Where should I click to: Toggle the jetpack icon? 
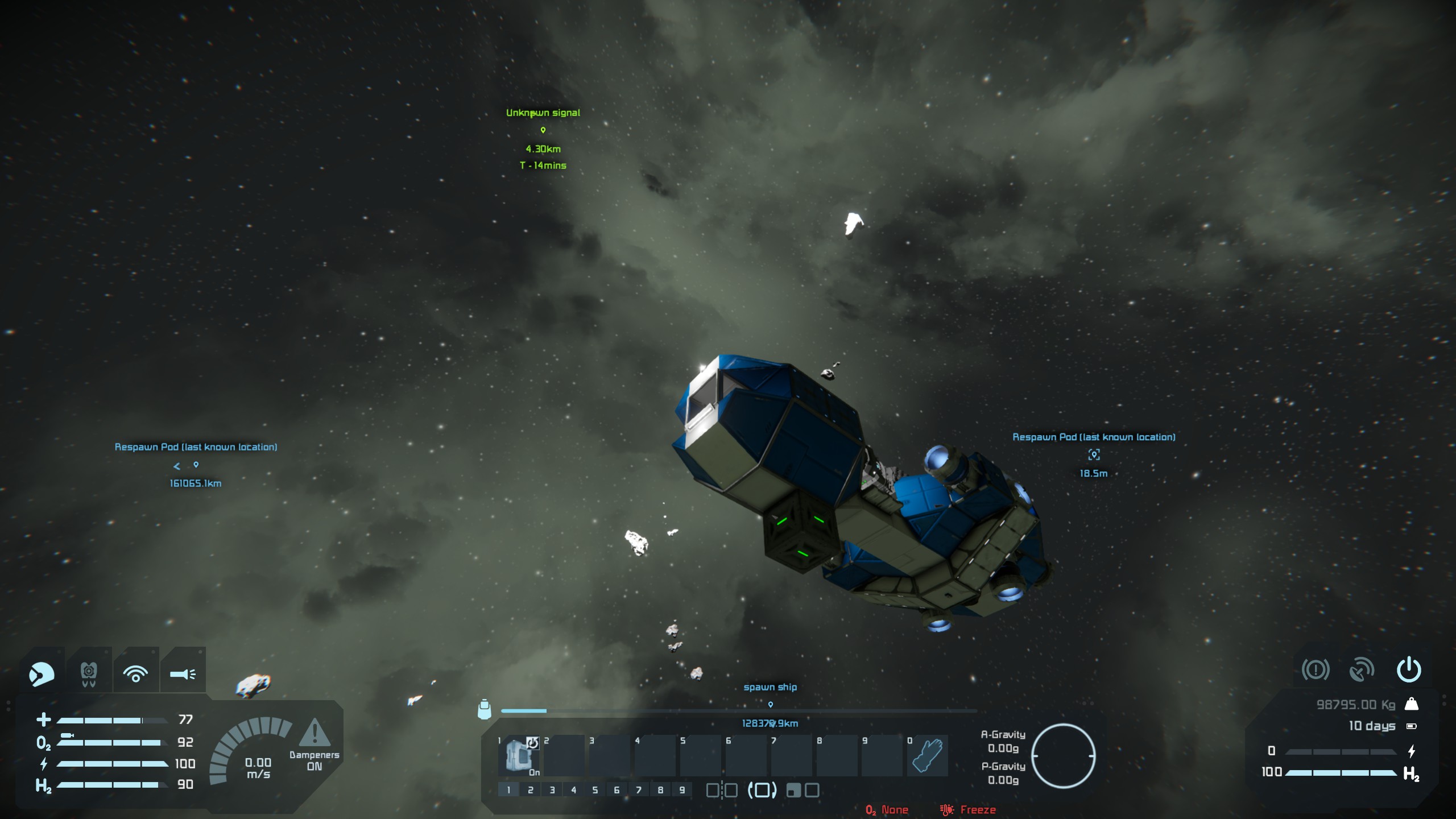click(89, 674)
